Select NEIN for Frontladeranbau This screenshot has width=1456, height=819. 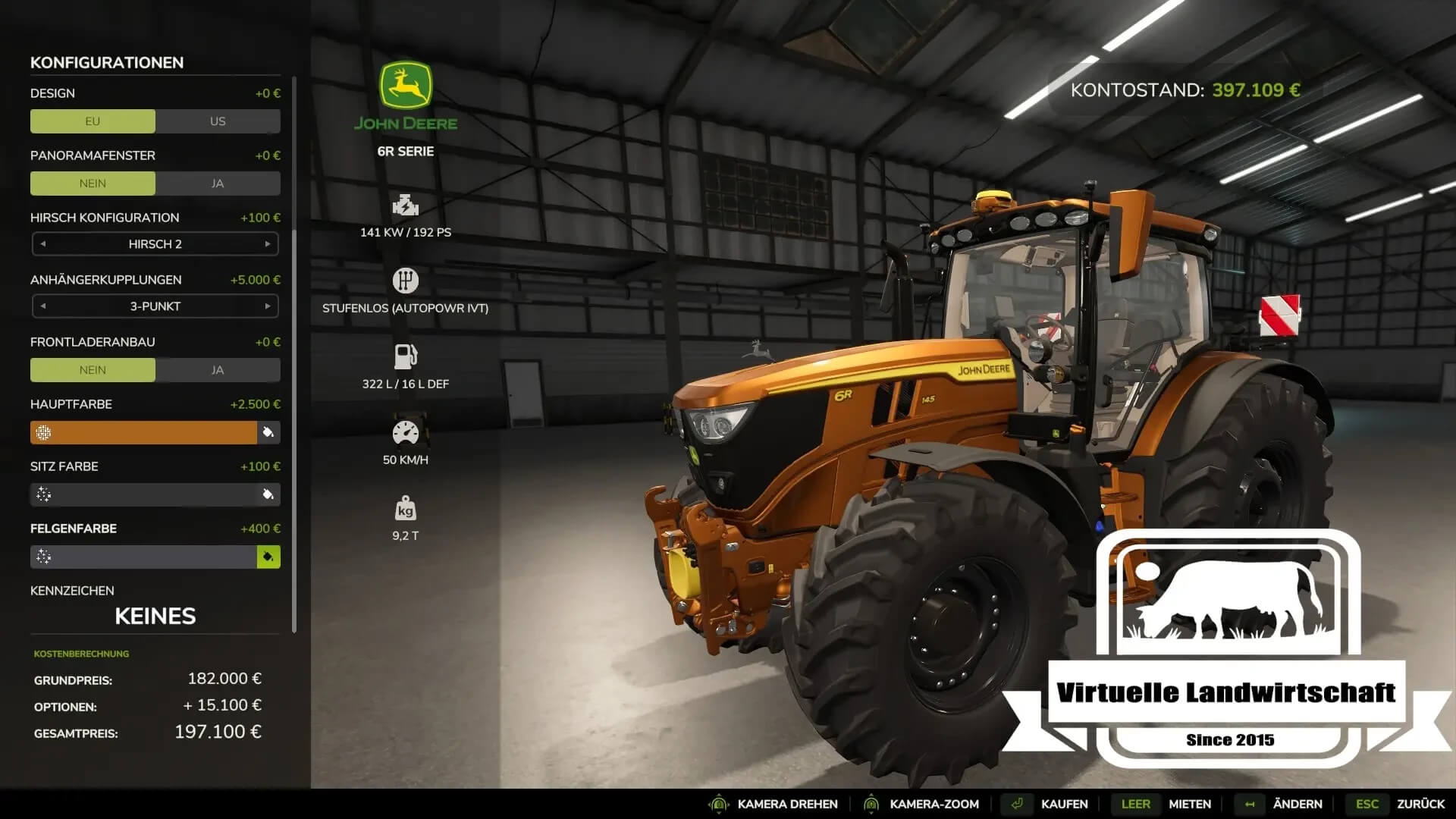click(93, 370)
